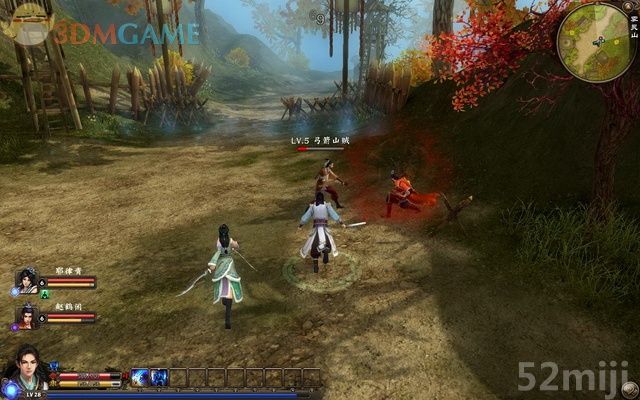Activate the first blue skill on hotbar
640x400 pixels.
pyautogui.click(x=141, y=377)
